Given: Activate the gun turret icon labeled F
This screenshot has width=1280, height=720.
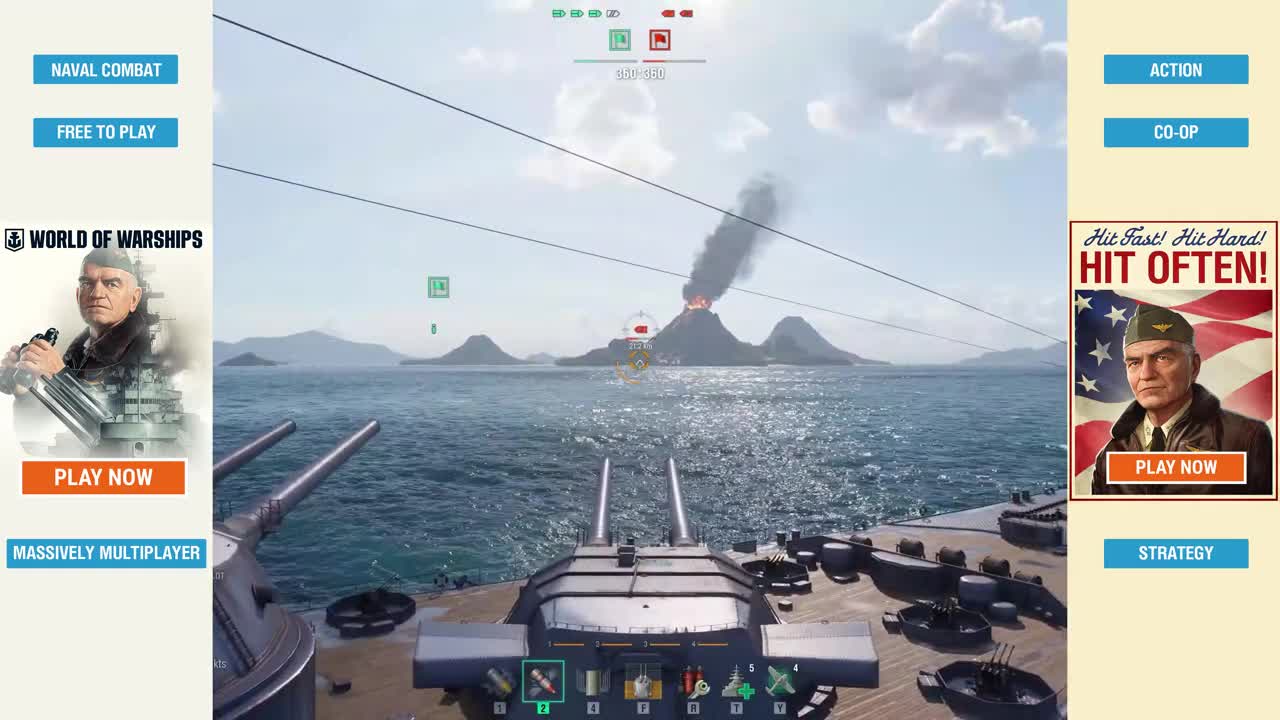Looking at the screenshot, I should [642, 682].
